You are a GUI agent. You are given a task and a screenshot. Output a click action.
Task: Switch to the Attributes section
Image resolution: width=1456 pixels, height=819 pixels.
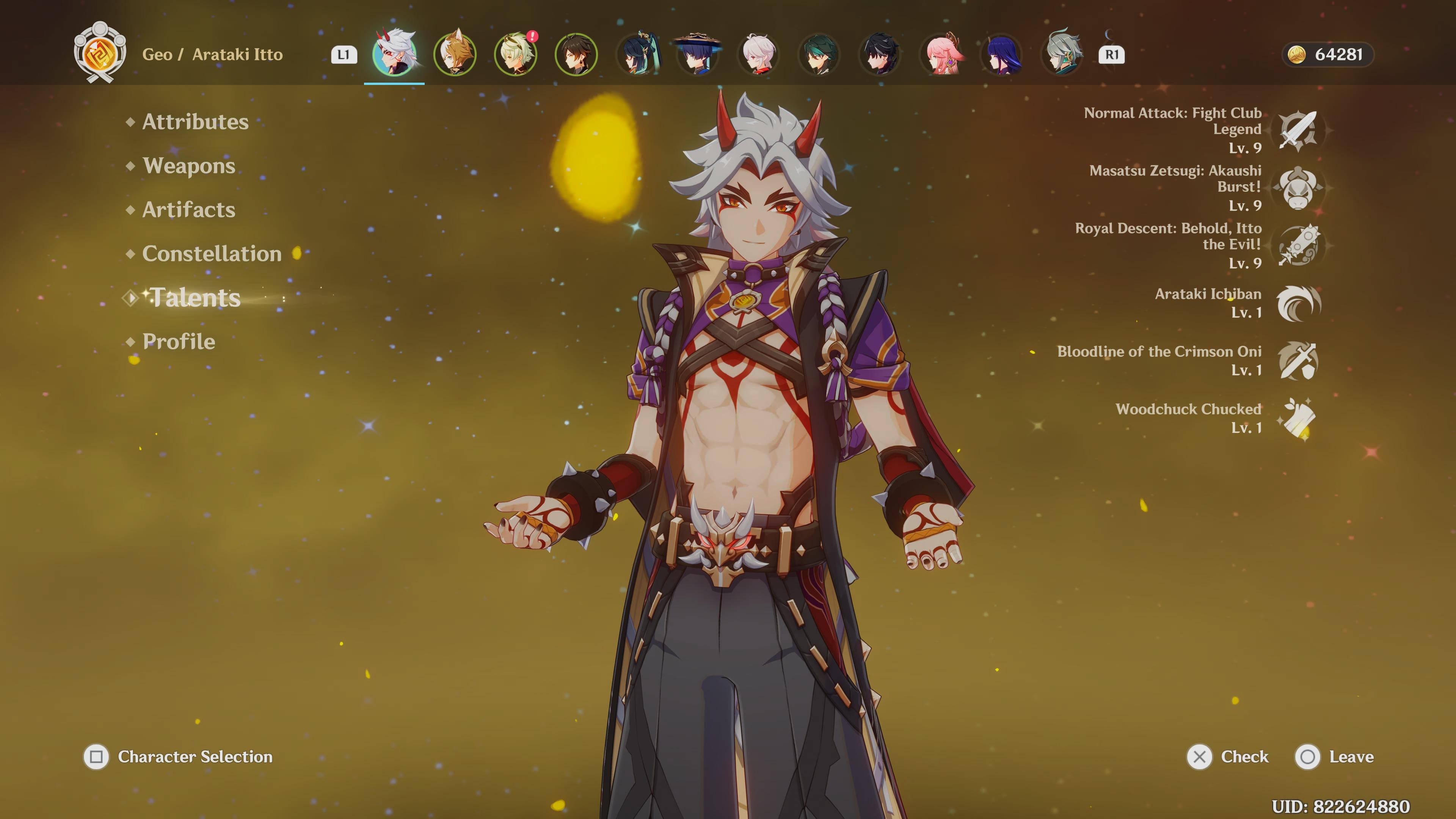(x=195, y=121)
